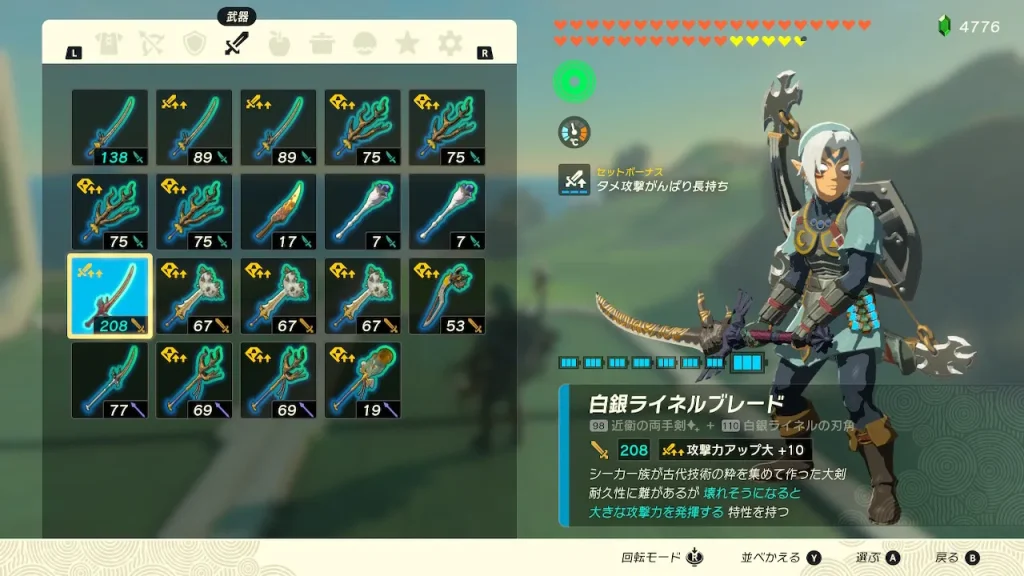Pick the two-handed weapon with 53 attack
The image size is (1024, 576).
[x=447, y=296]
